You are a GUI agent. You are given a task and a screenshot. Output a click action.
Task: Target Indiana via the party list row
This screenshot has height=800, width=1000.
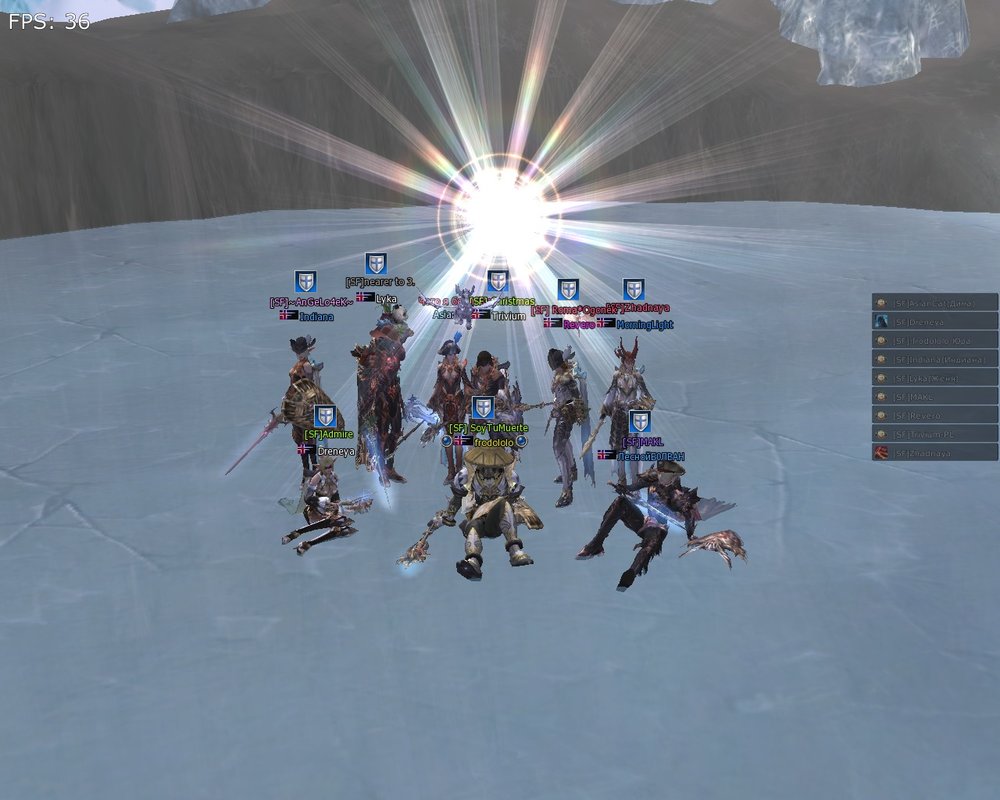[935, 359]
